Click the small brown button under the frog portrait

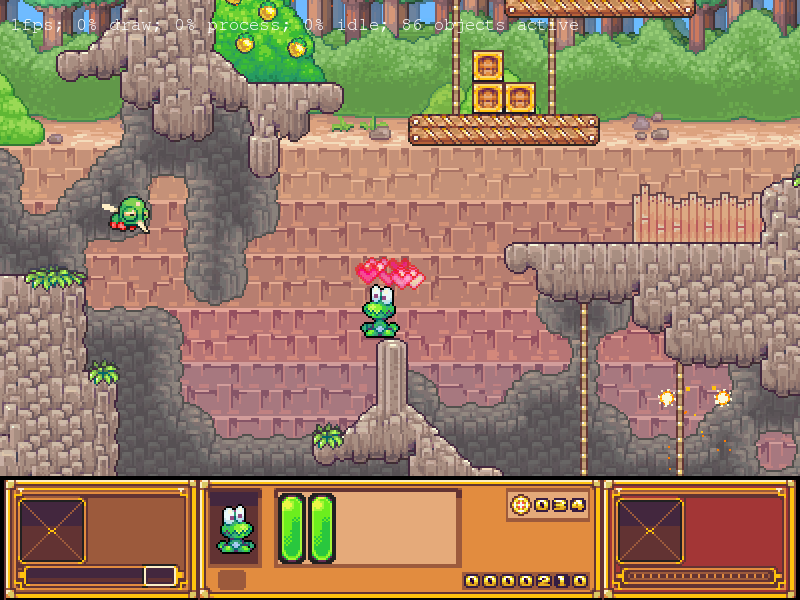(x=232, y=580)
